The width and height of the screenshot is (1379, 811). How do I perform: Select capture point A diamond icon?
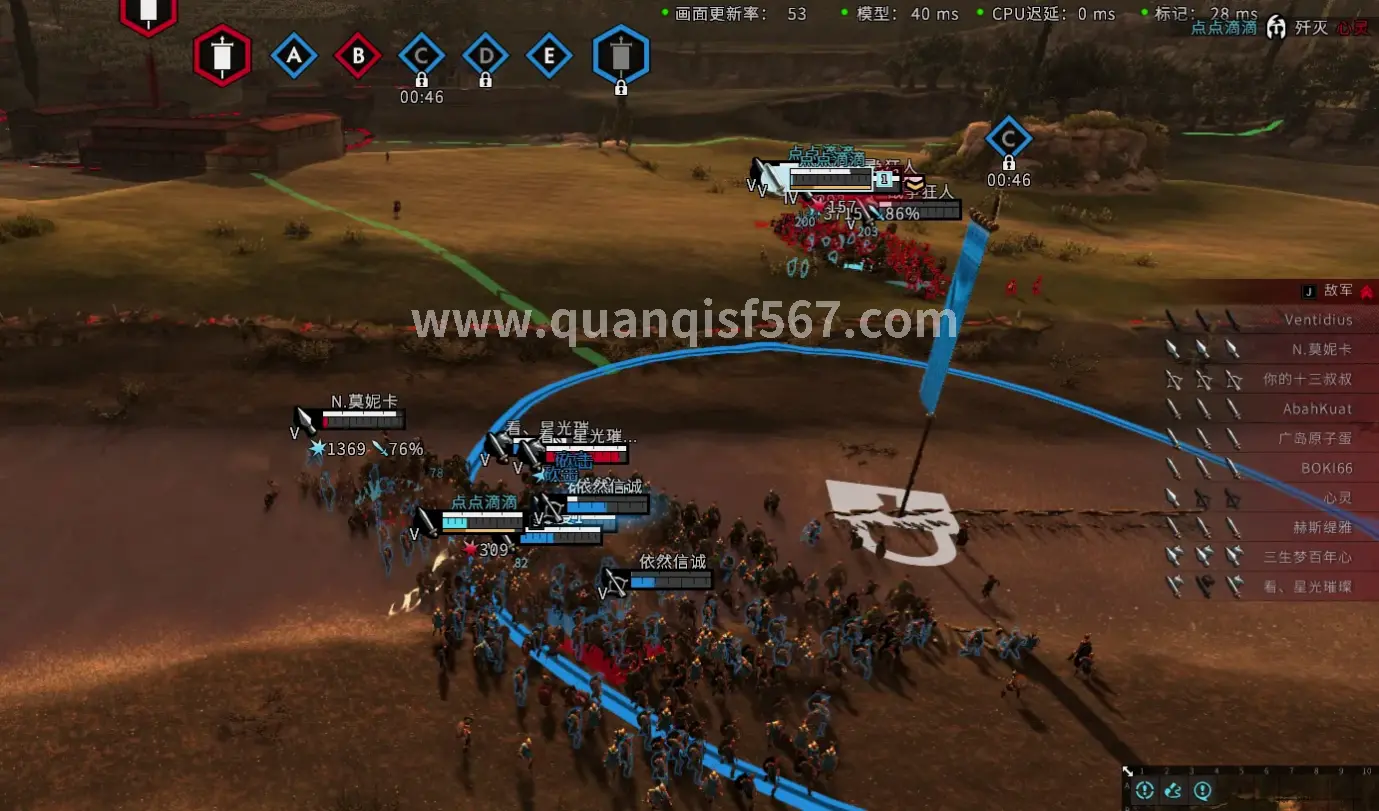(294, 56)
